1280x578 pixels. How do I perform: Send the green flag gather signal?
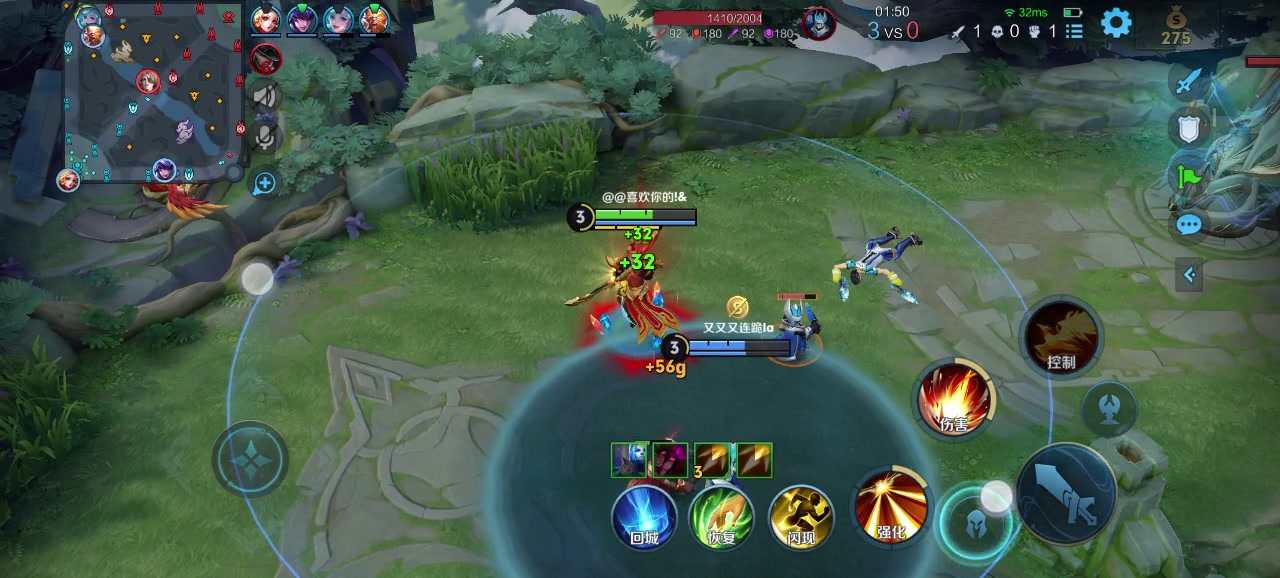point(1188,177)
